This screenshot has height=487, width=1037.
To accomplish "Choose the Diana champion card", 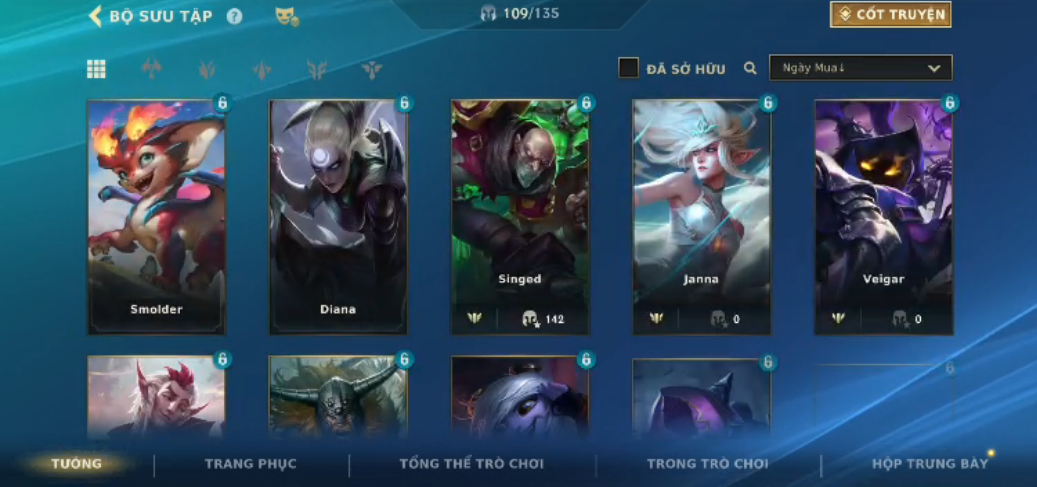I will tap(338, 215).
